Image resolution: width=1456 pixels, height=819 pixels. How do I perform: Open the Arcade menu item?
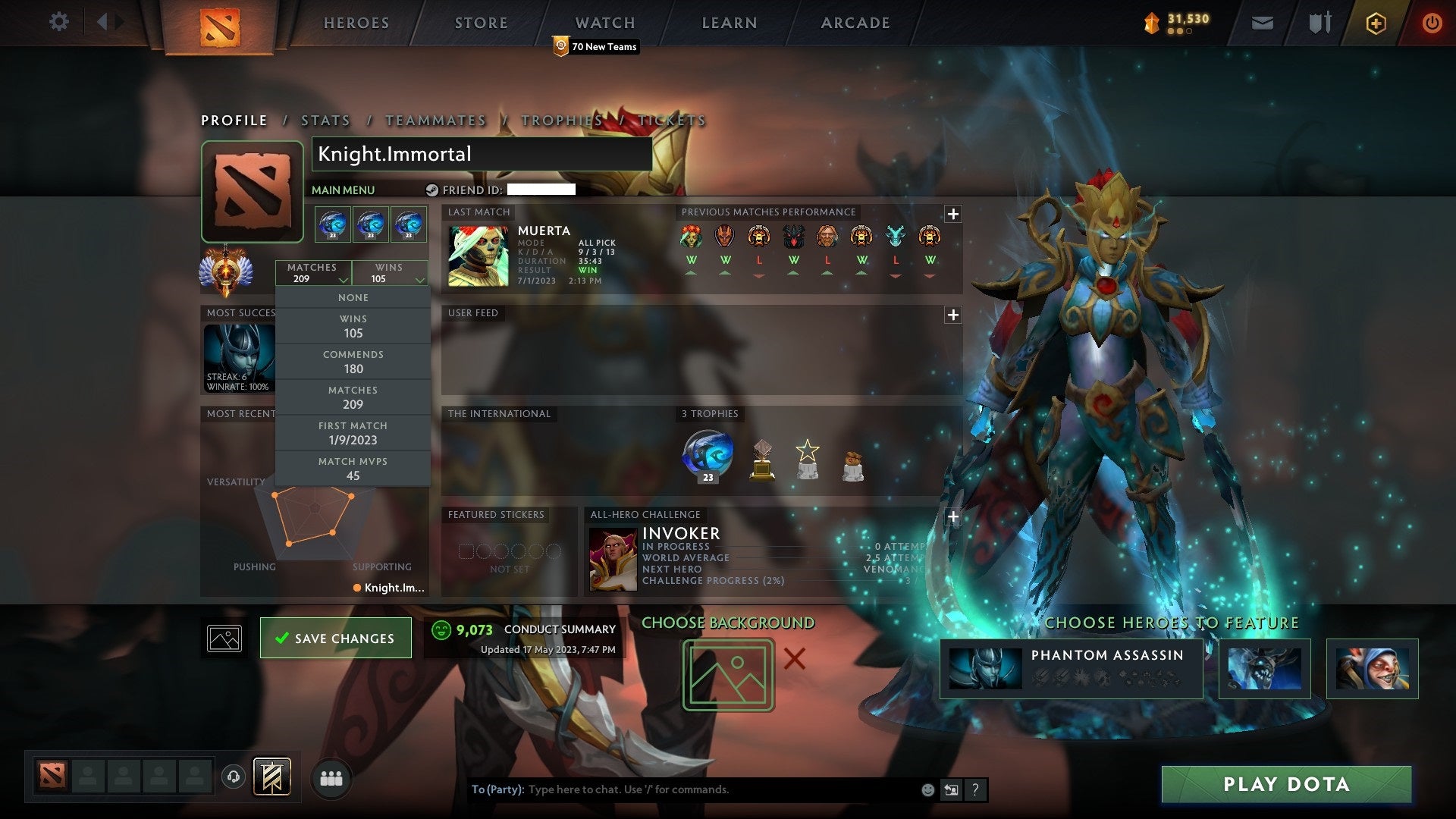(x=855, y=23)
